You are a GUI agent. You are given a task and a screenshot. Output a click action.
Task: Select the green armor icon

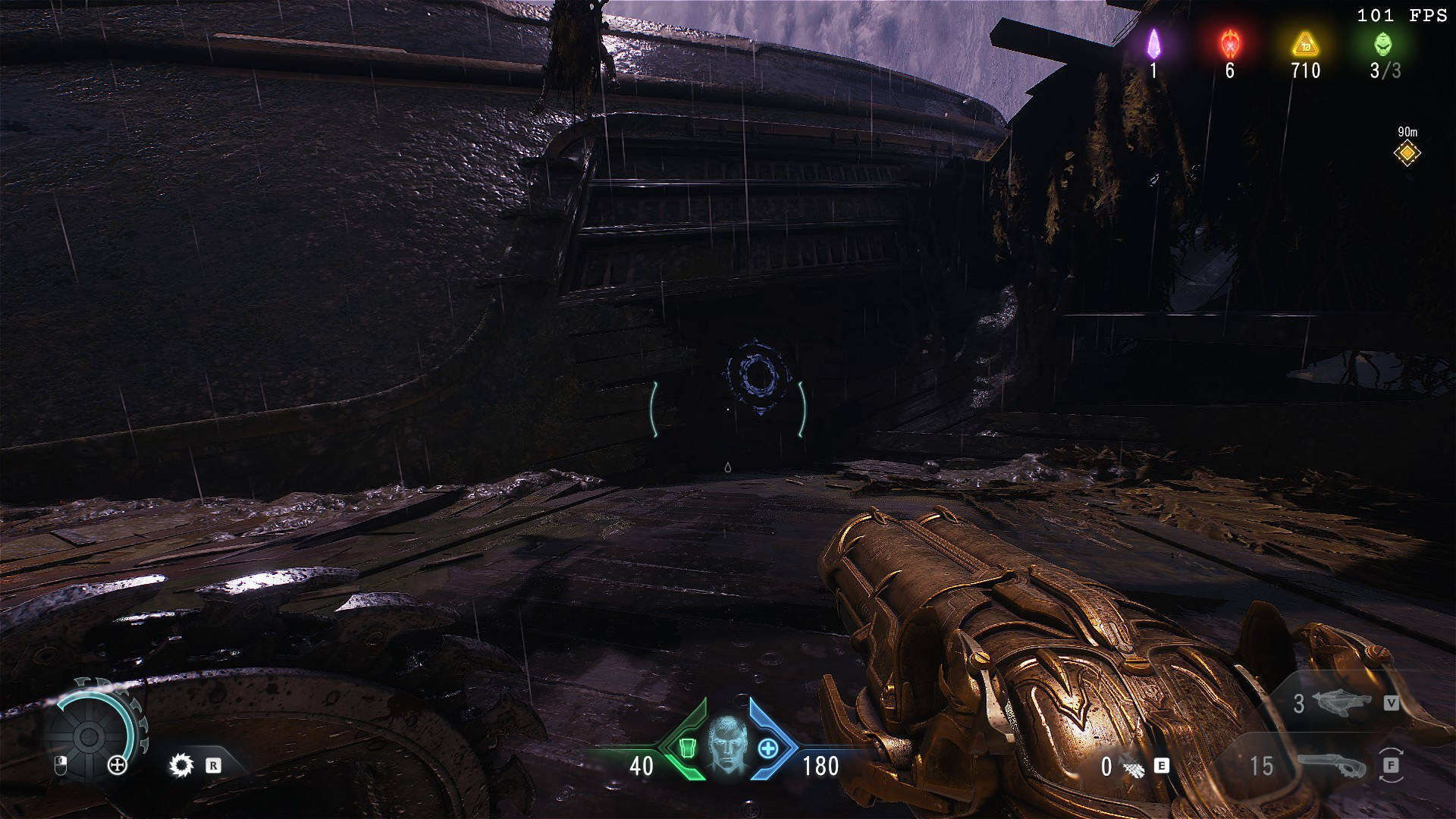point(687,749)
